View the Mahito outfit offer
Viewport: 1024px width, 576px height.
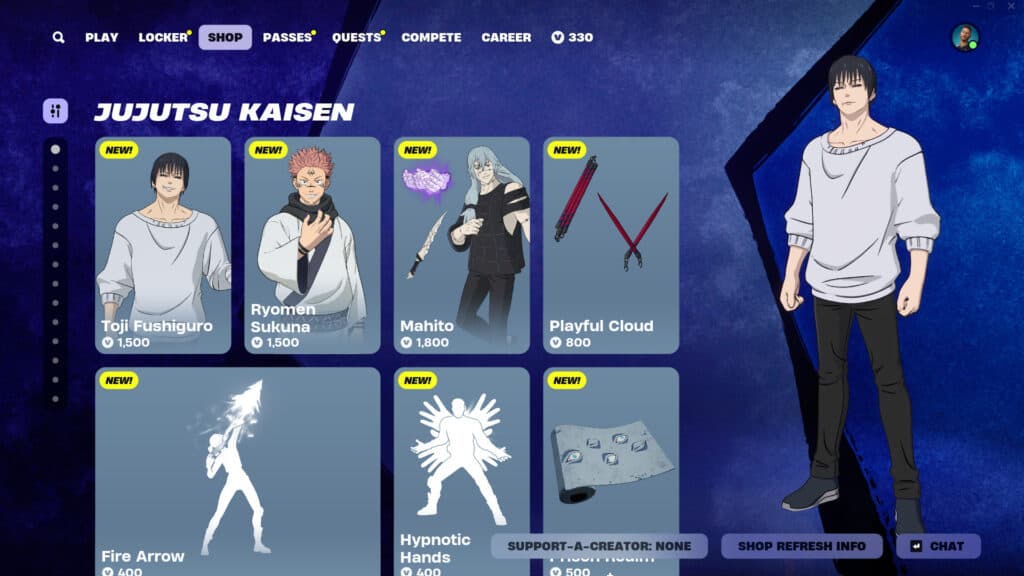[461, 245]
